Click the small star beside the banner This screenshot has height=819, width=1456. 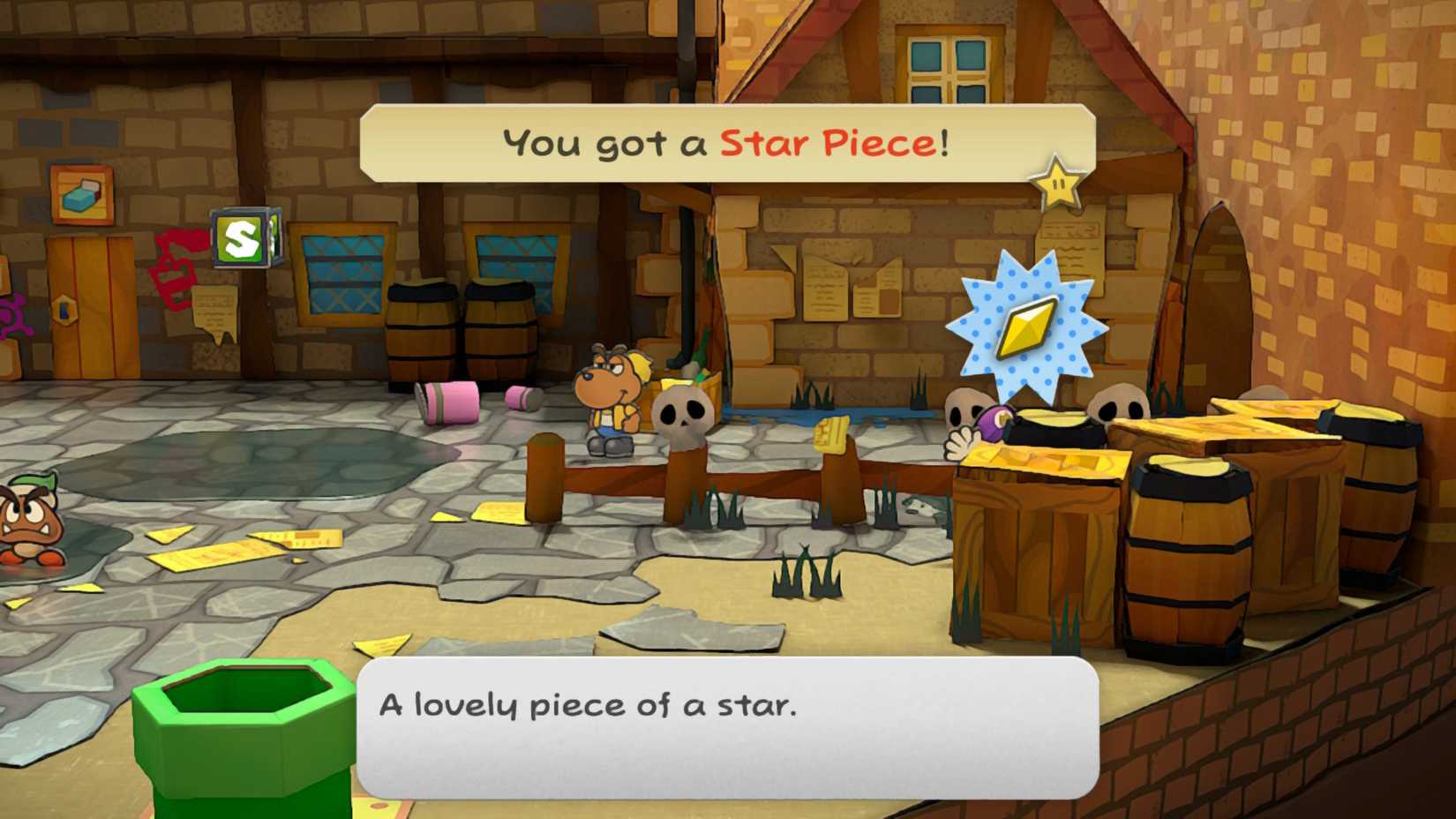pyautogui.click(x=1056, y=185)
